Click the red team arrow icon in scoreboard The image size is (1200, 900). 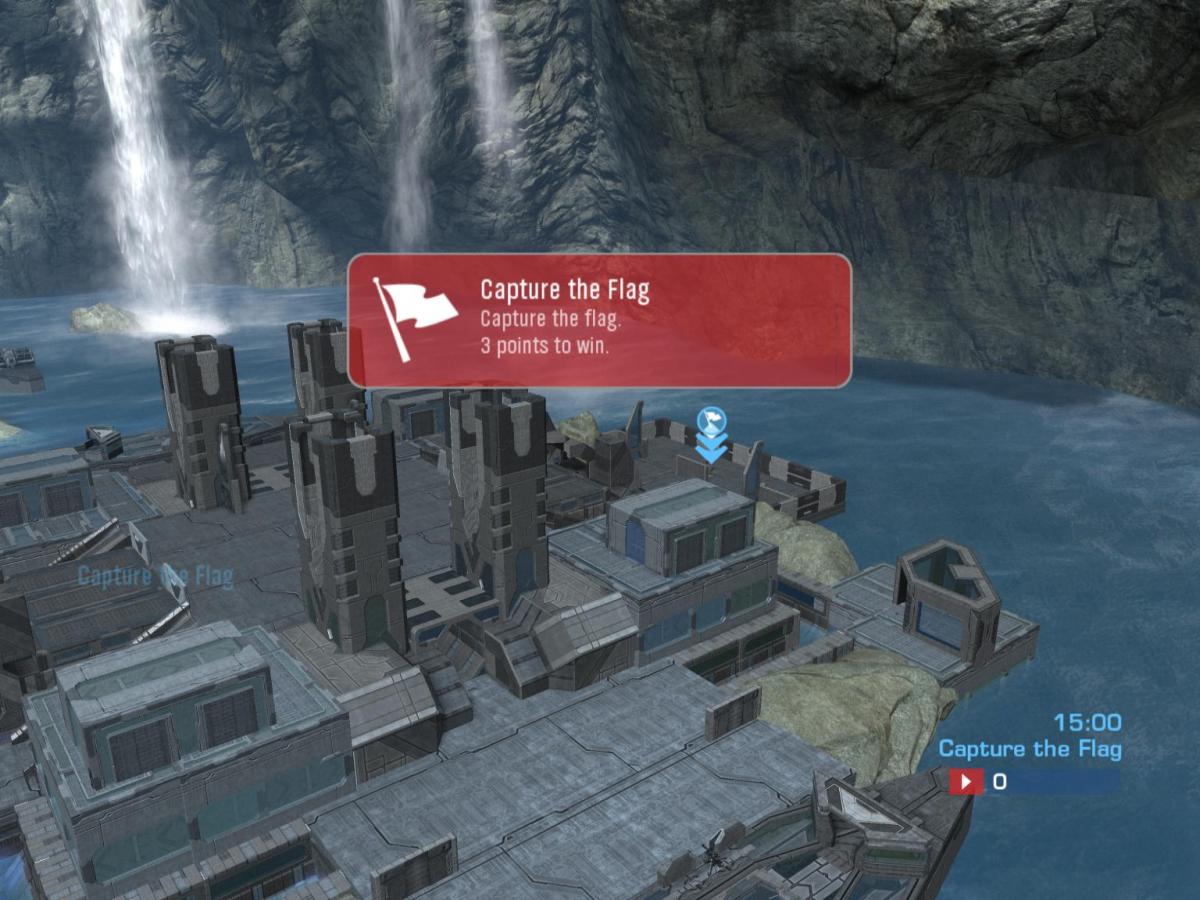click(x=966, y=782)
